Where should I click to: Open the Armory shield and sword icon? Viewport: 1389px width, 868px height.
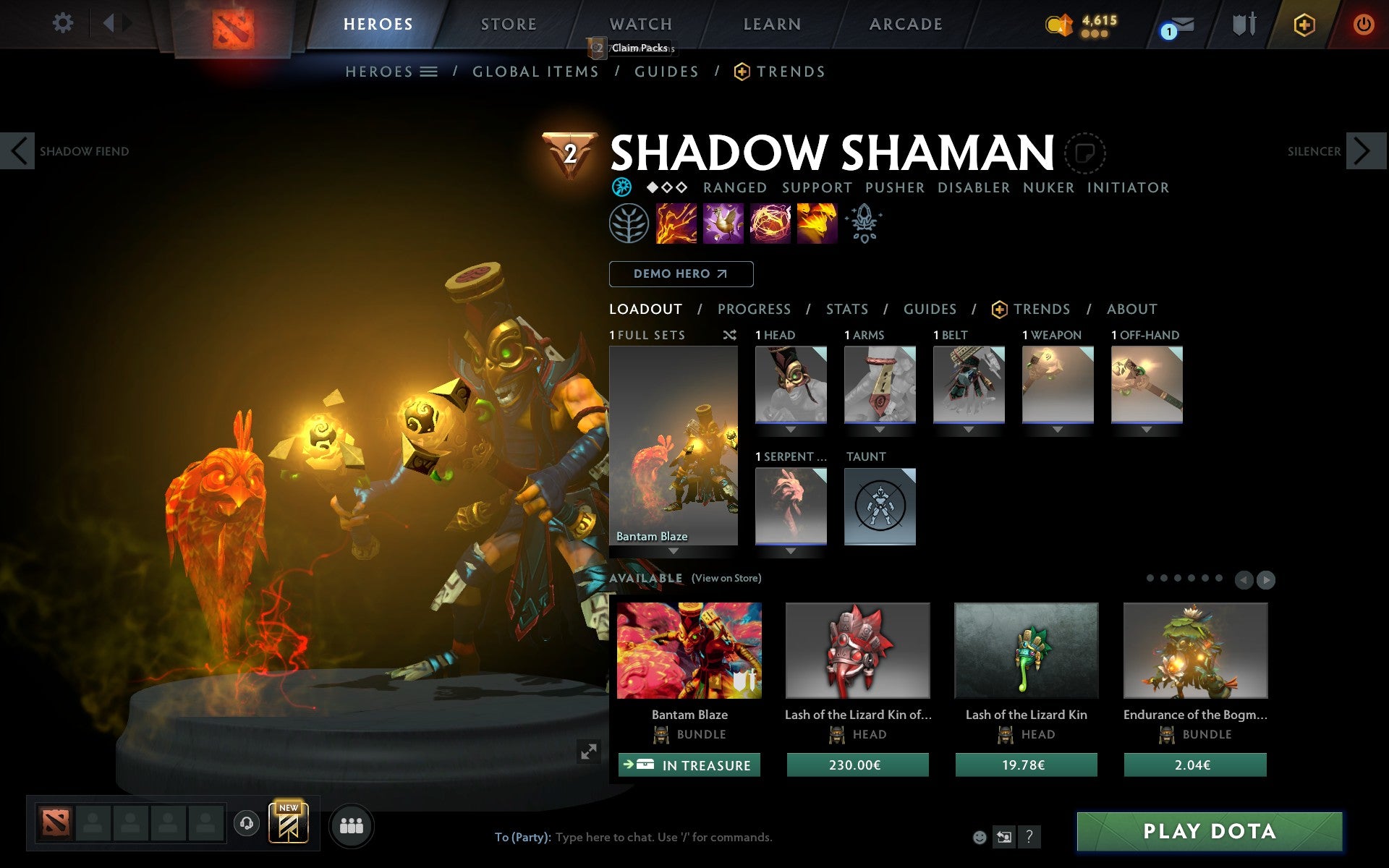click(x=1245, y=24)
